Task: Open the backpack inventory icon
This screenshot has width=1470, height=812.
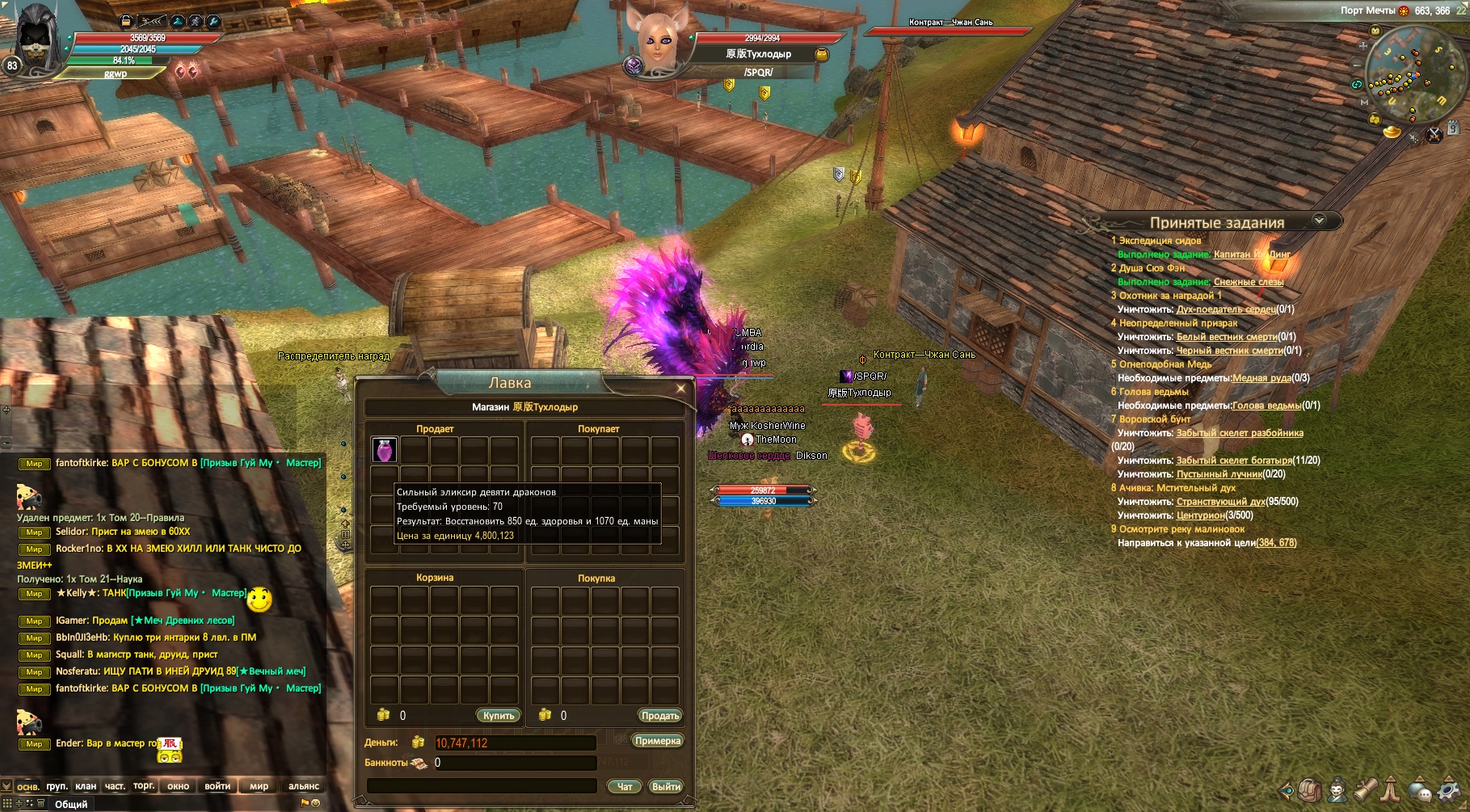Action: (x=1310, y=789)
